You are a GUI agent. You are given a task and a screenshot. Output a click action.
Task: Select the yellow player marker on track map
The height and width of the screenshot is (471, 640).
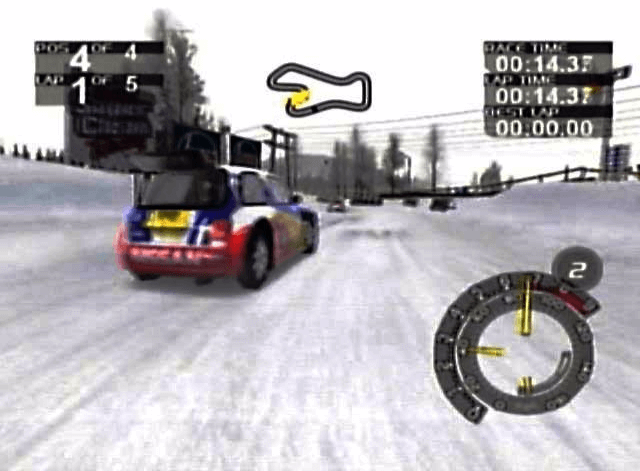click(x=299, y=98)
